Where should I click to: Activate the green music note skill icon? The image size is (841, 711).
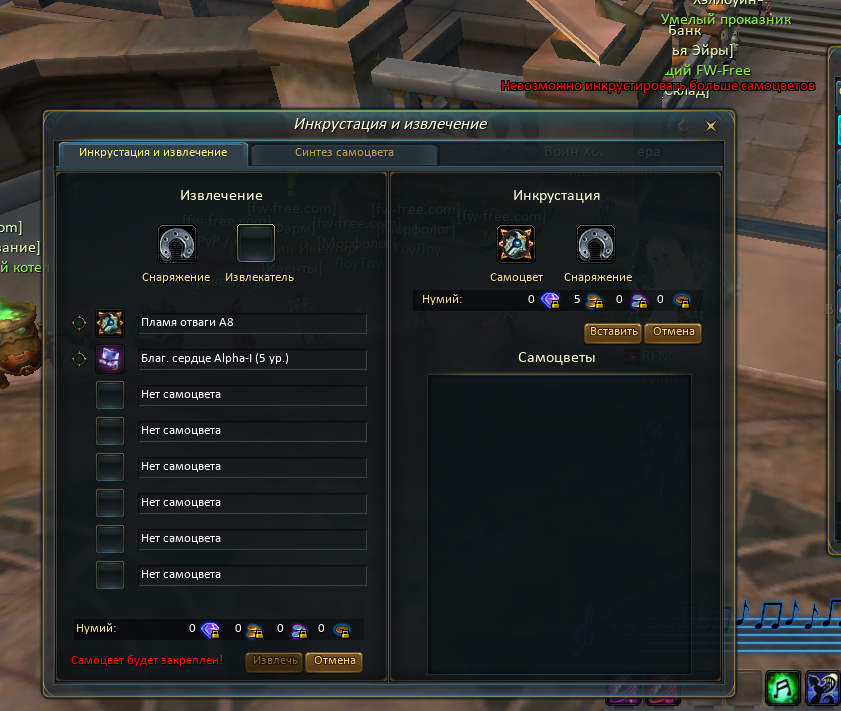pos(781,688)
